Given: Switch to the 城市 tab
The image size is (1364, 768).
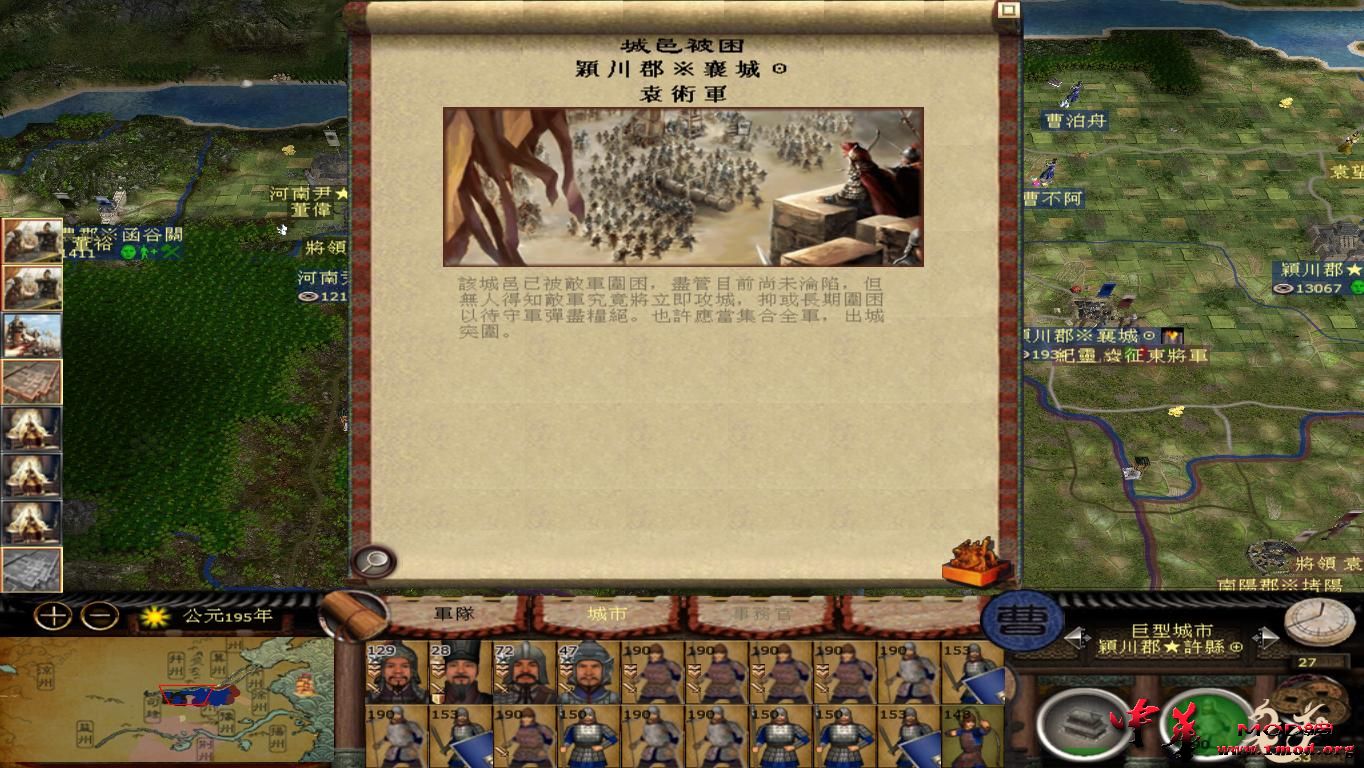Looking at the screenshot, I should tap(609, 615).
